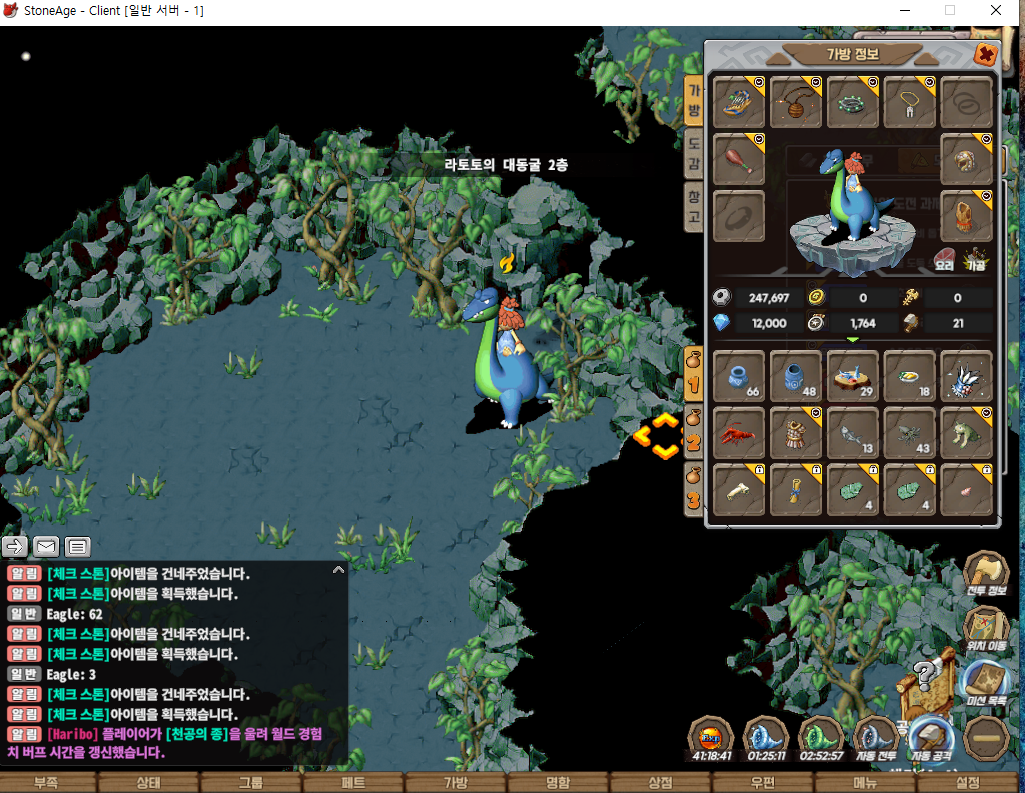The image size is (1025, 793).
Task: Open the 가공 processing button
Action: [975, 259]
